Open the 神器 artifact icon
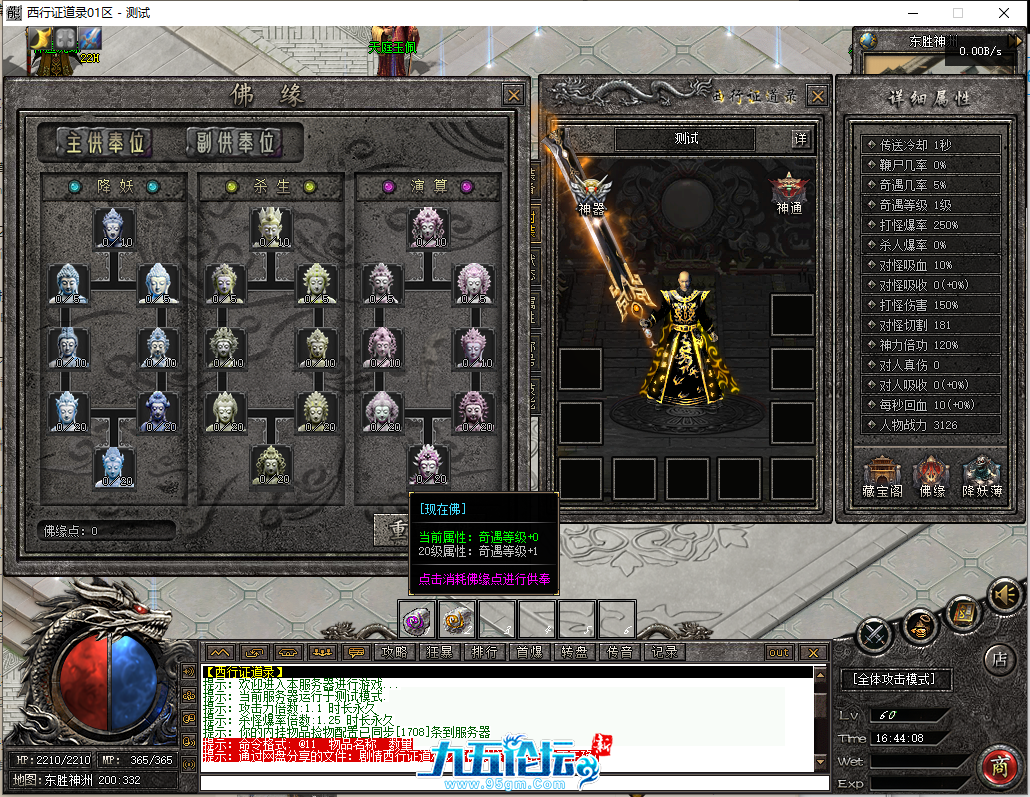The image size is (1030, 797). [593, 193]
